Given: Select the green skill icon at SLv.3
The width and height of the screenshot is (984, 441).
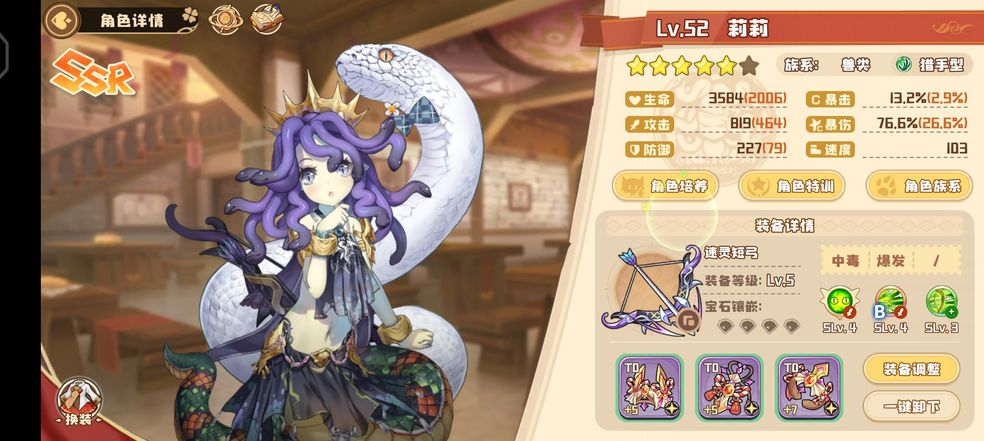Looking at the screenshot, I should [x=941, y=302].
